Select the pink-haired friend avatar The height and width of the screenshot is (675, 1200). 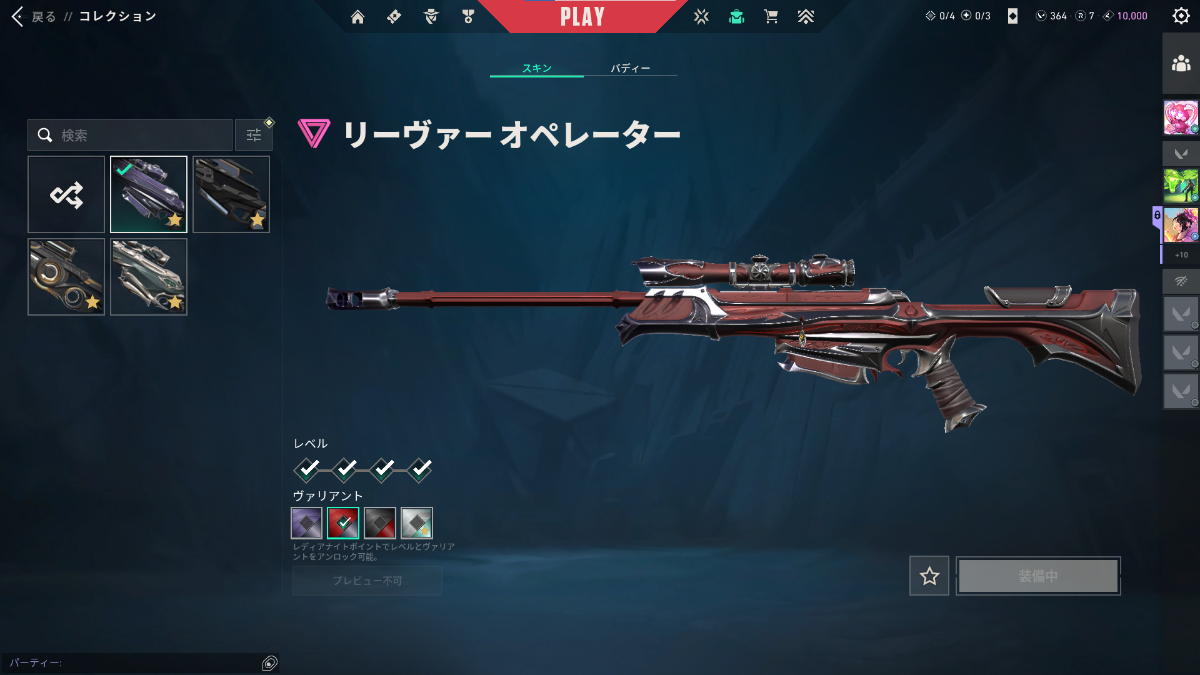[x=1181, y=118]
